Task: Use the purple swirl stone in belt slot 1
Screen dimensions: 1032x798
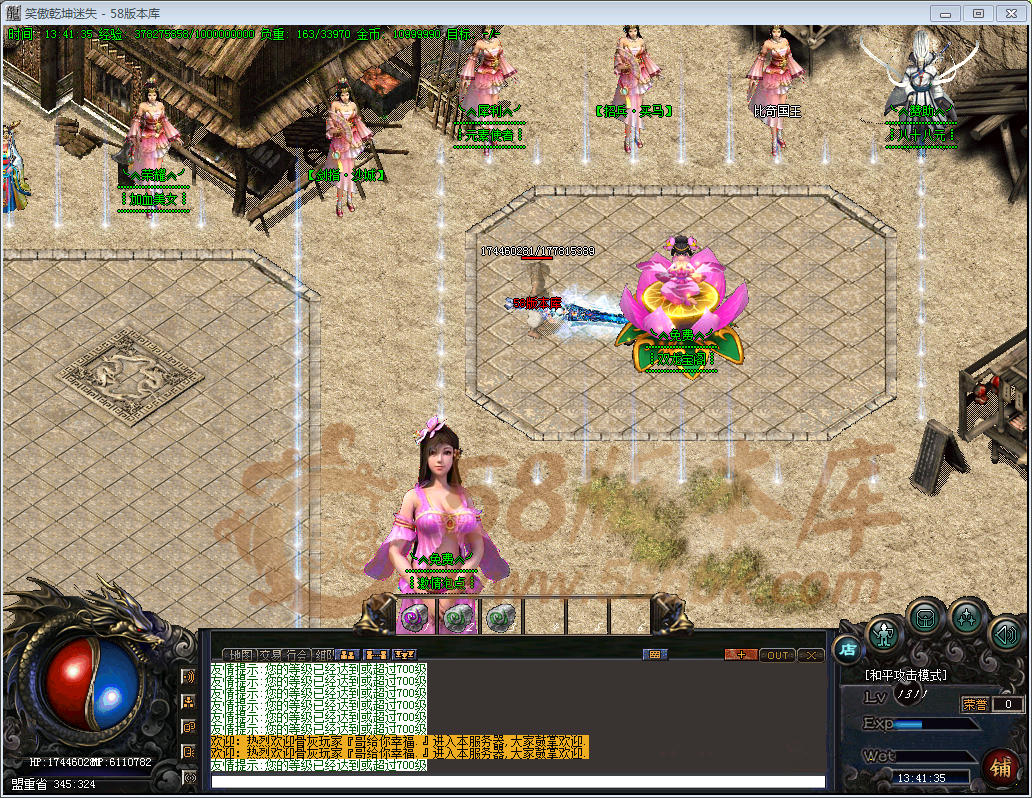Action: (414, 617)
